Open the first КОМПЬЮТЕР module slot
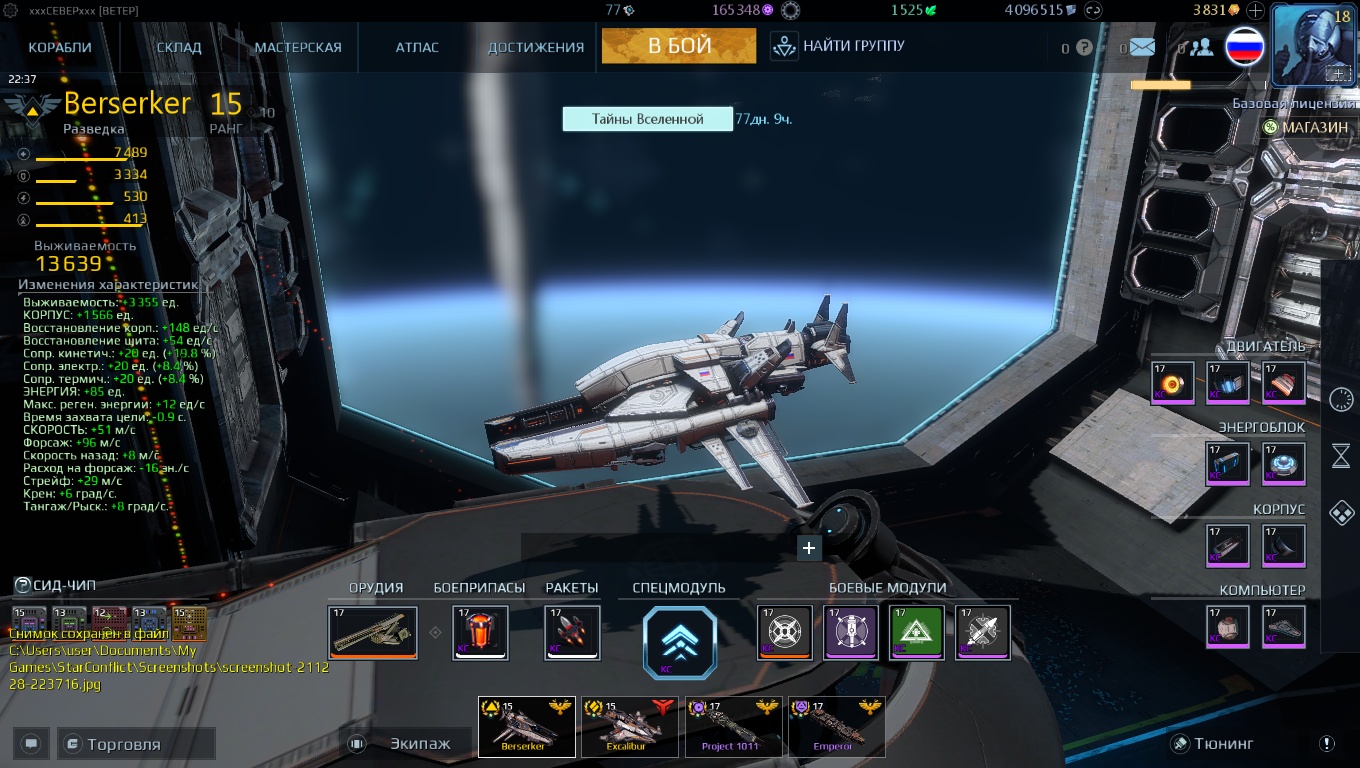This screenshot has height=768, width=1360. pos(1228,626)
